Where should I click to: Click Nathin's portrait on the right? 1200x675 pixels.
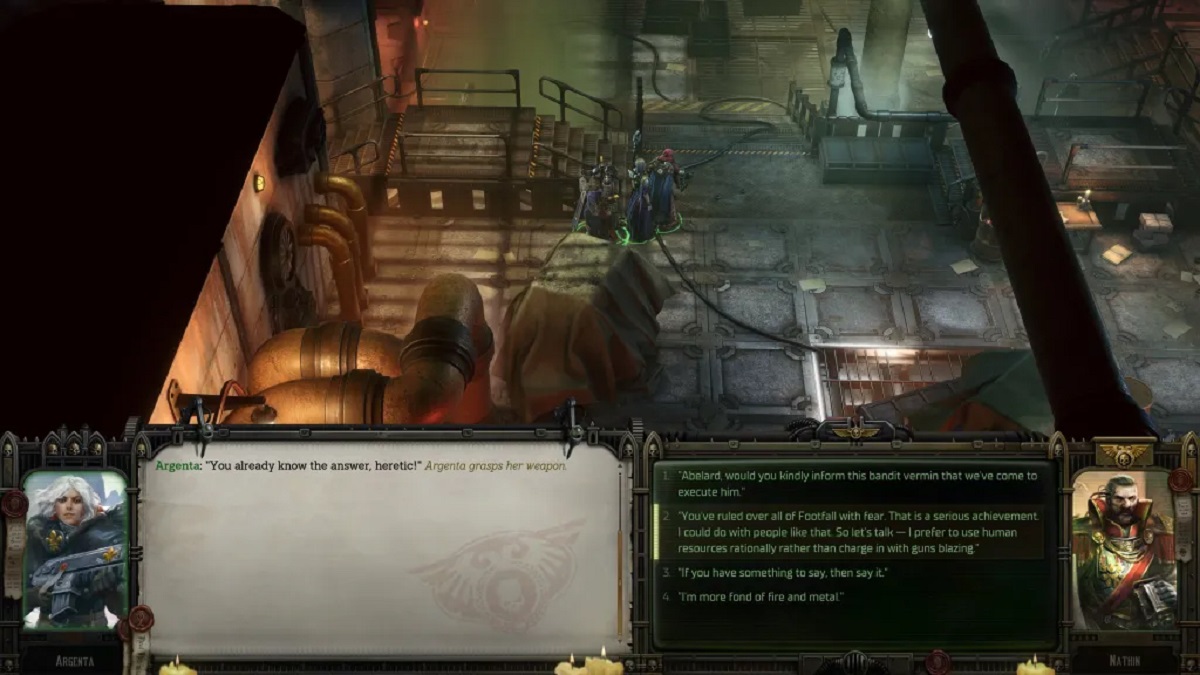click(x=1123, y=549)
